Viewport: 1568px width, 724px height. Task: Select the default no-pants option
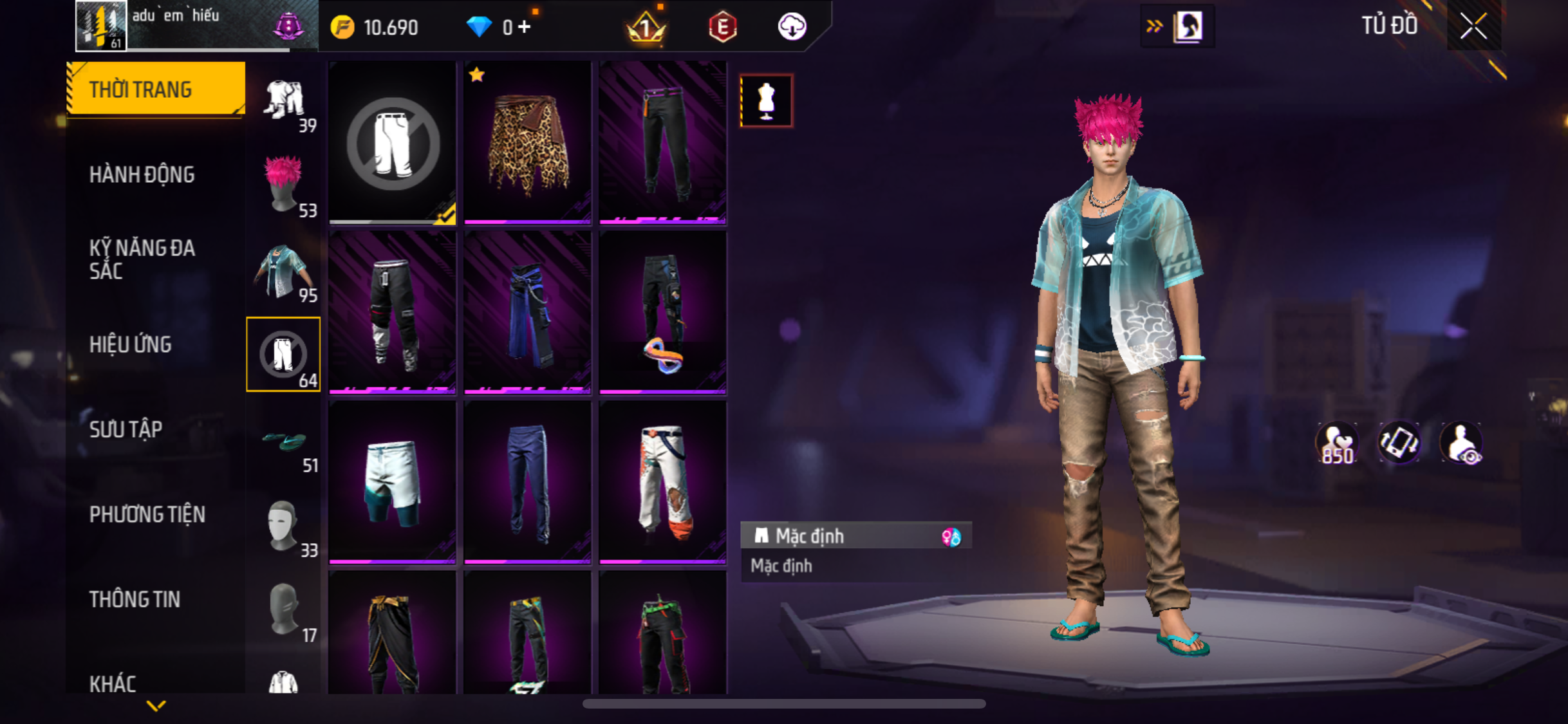(x=392, y=143)
